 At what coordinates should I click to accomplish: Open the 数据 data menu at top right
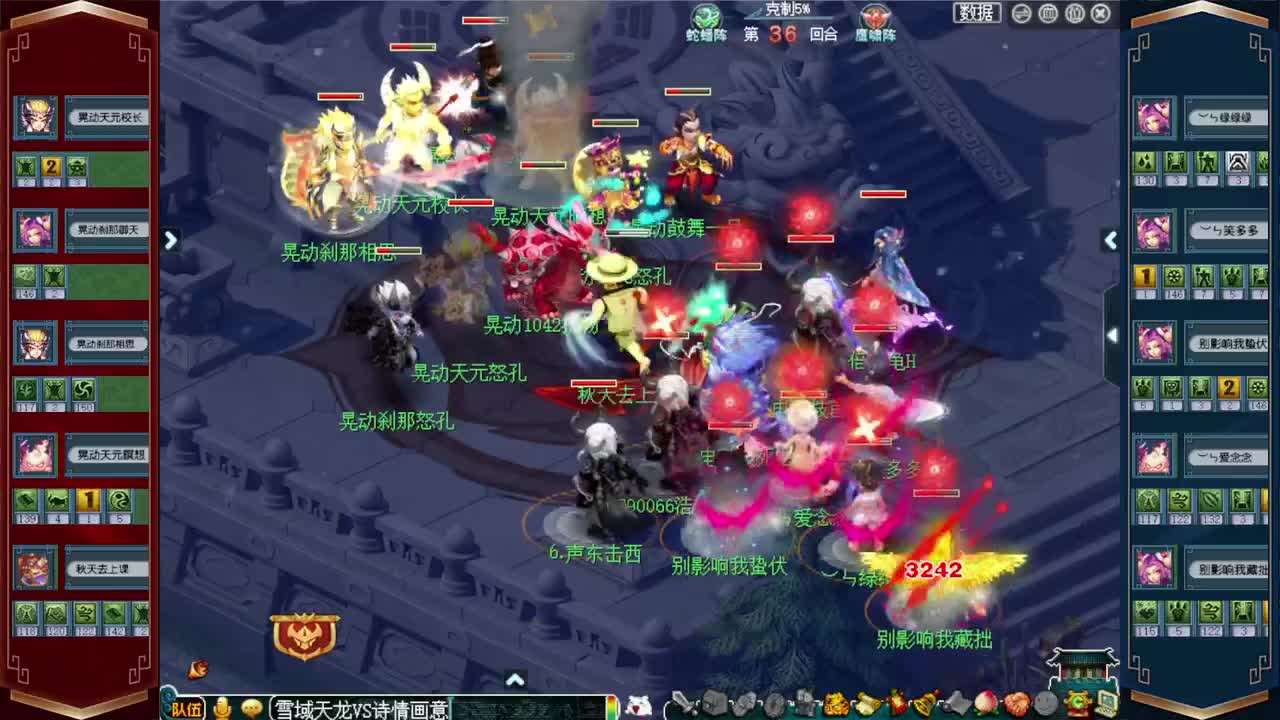tap(975, 13)
